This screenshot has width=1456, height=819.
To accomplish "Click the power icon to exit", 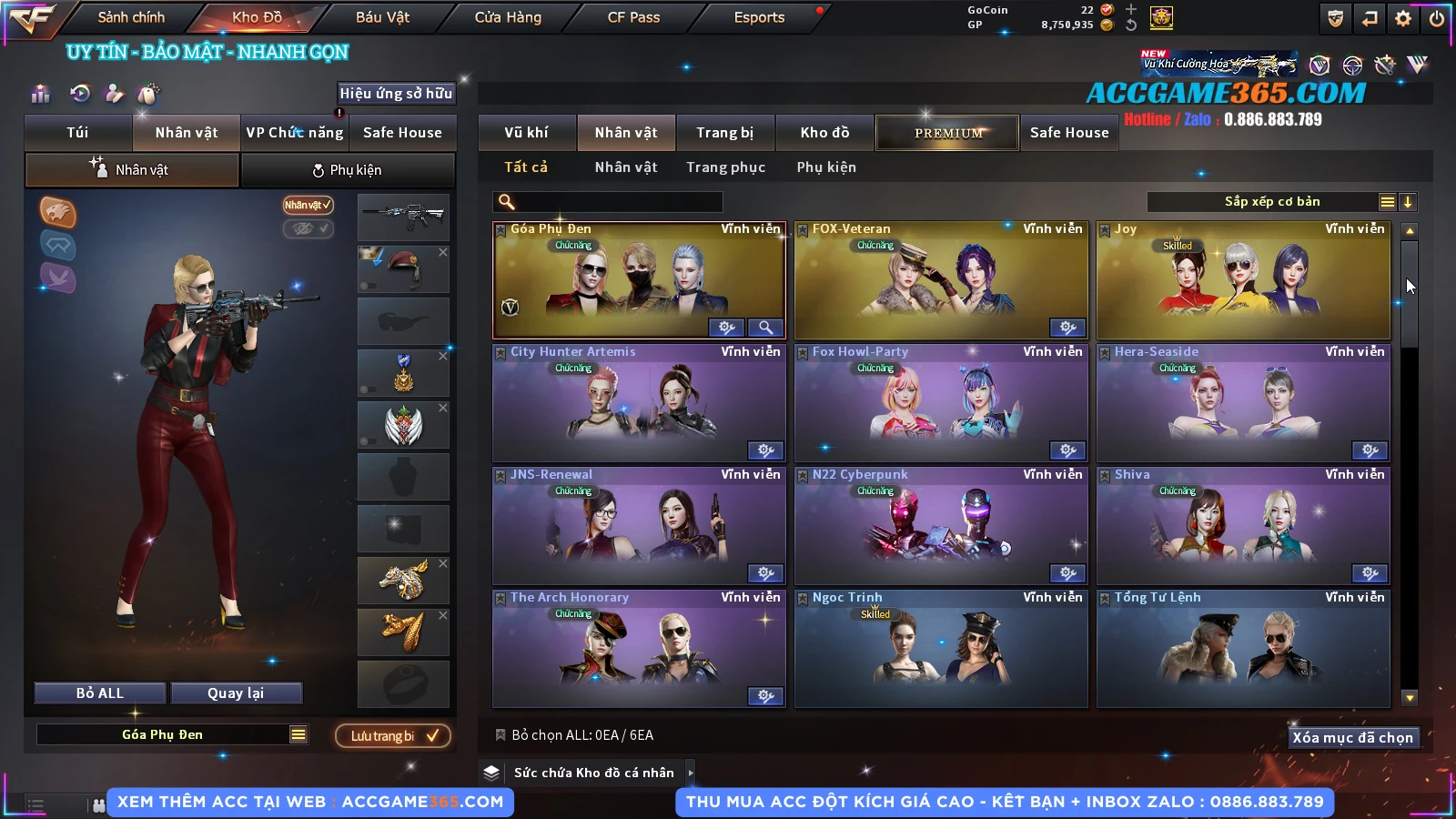I will (x=1437, y=18).
